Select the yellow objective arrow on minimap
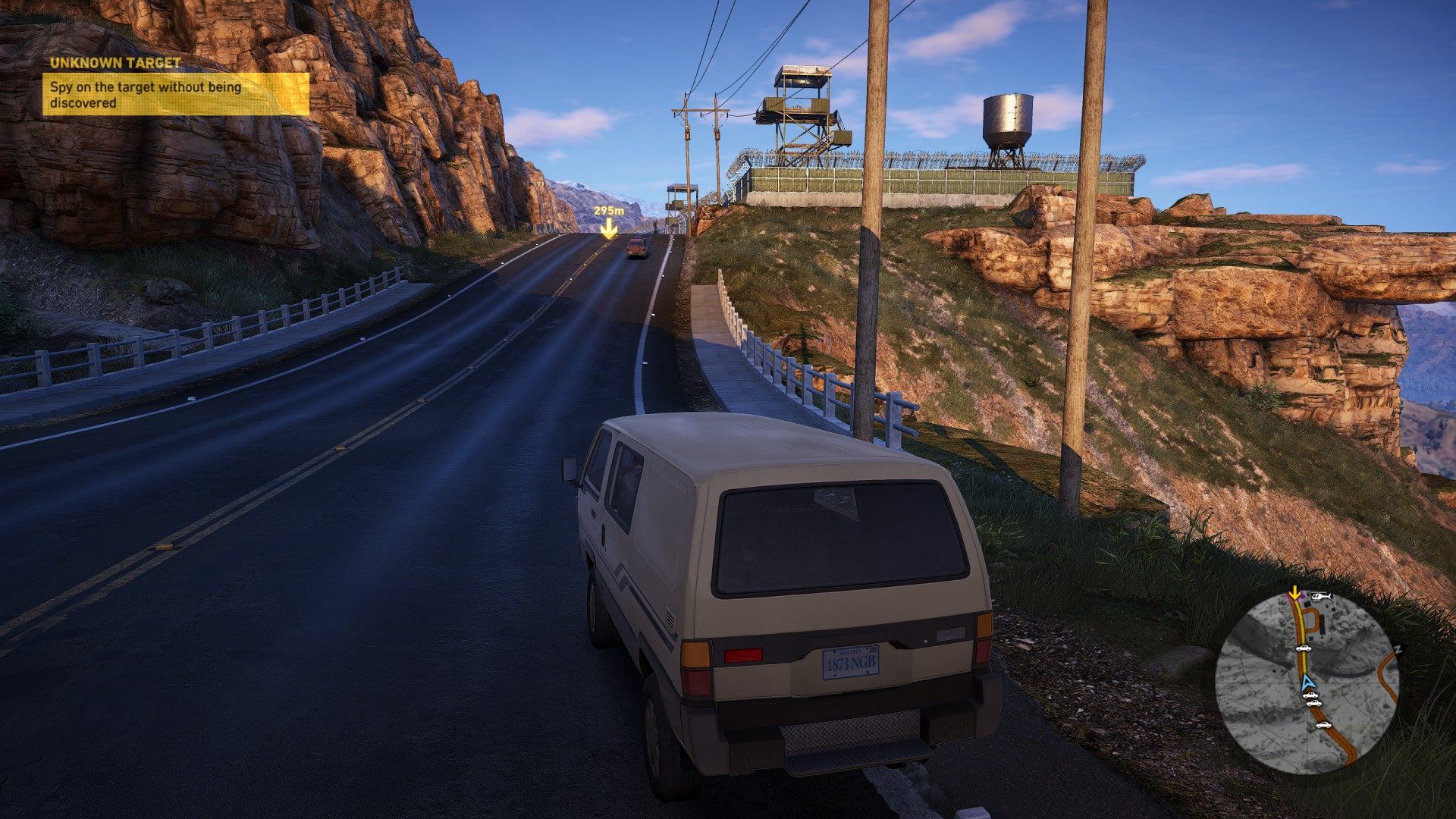 [x=1294, y=592]
